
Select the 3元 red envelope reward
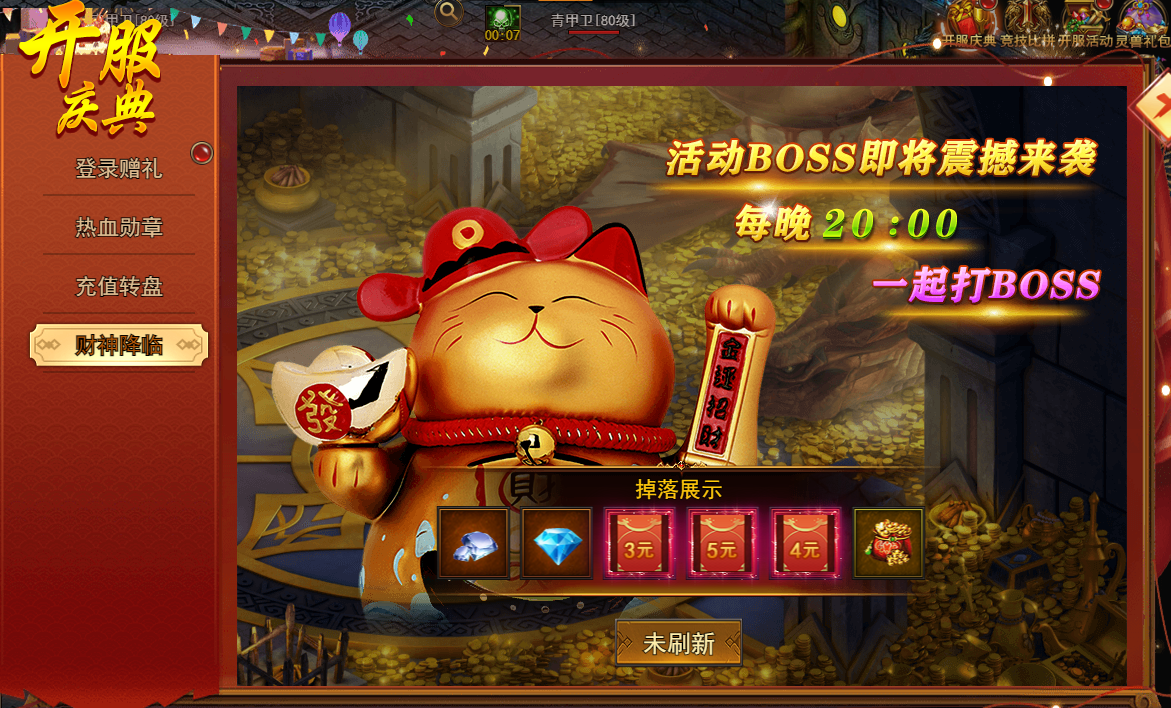coord(639,543)
